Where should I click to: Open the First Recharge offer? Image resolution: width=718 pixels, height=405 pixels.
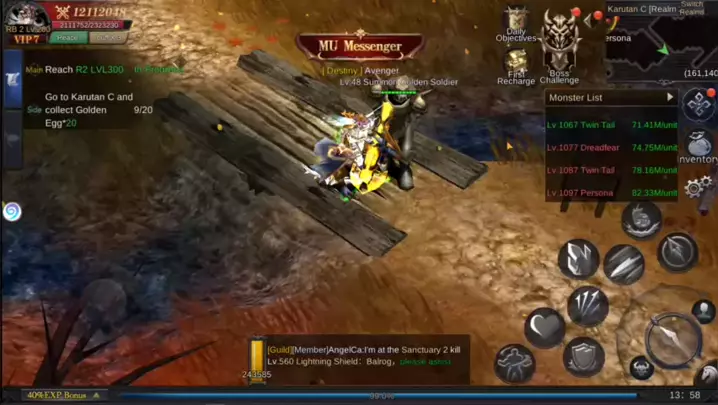coord(516,67)
